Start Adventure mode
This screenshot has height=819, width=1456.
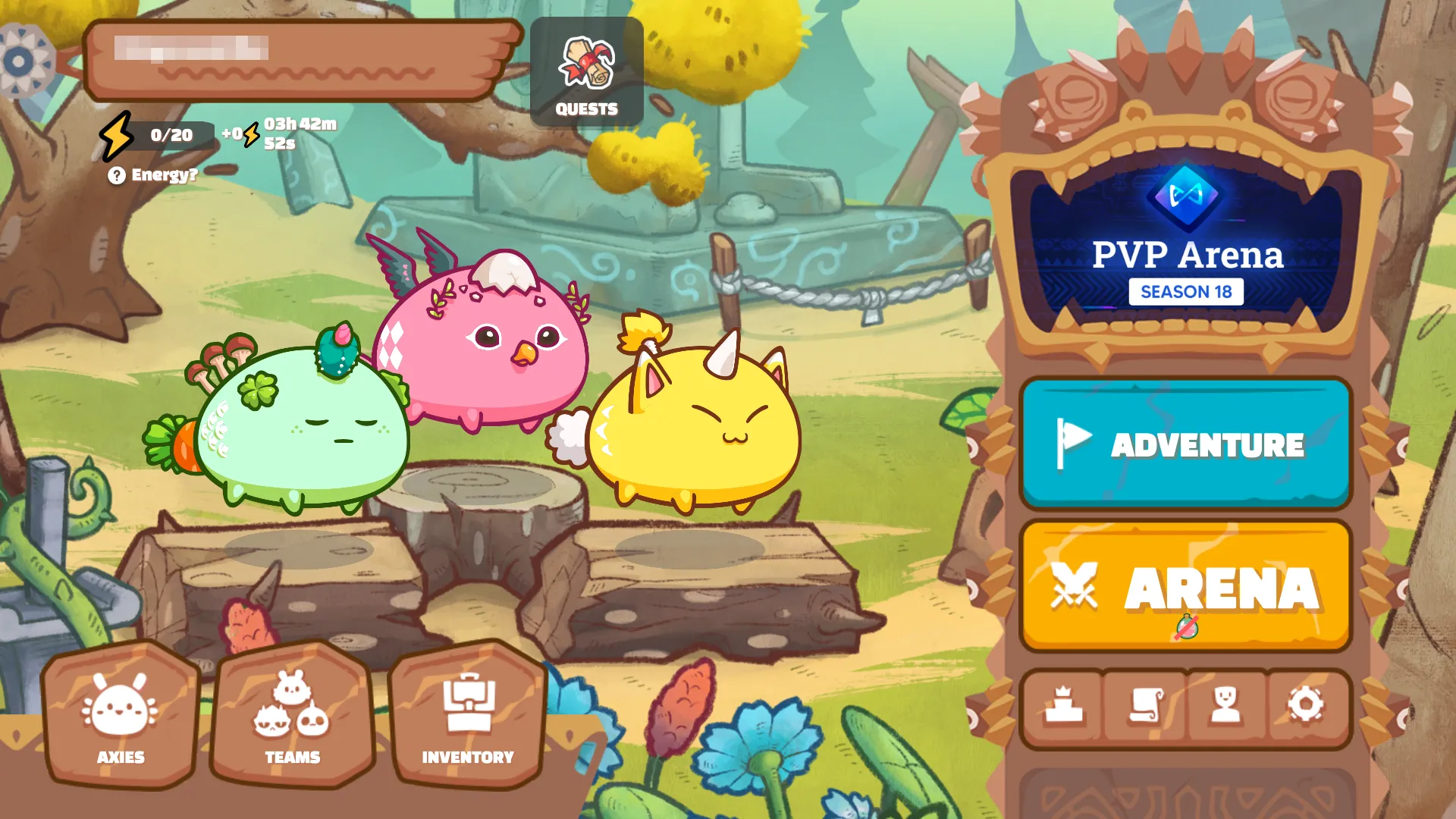[1186, 445]
